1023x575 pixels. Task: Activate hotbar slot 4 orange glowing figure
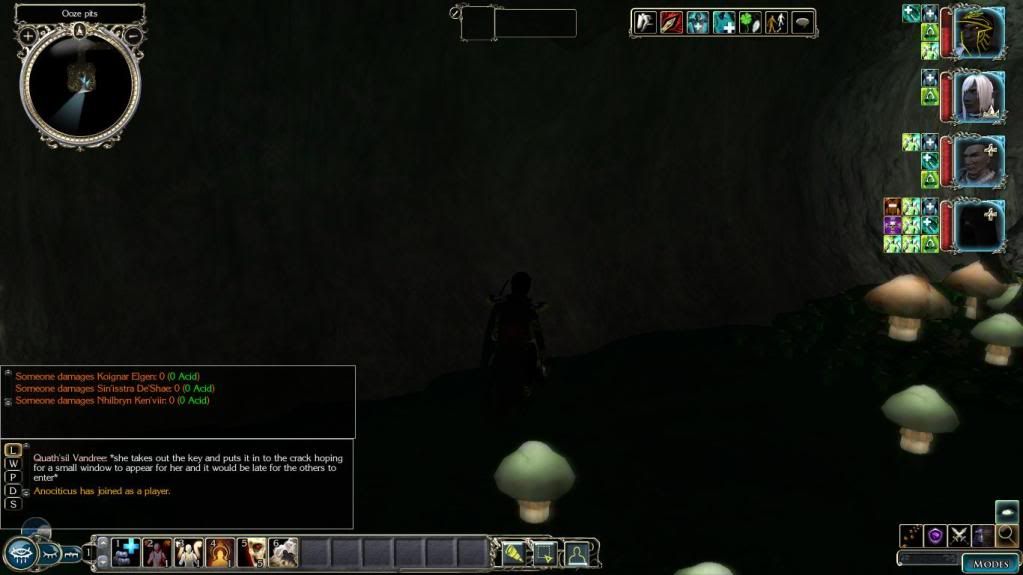(220, 551)
